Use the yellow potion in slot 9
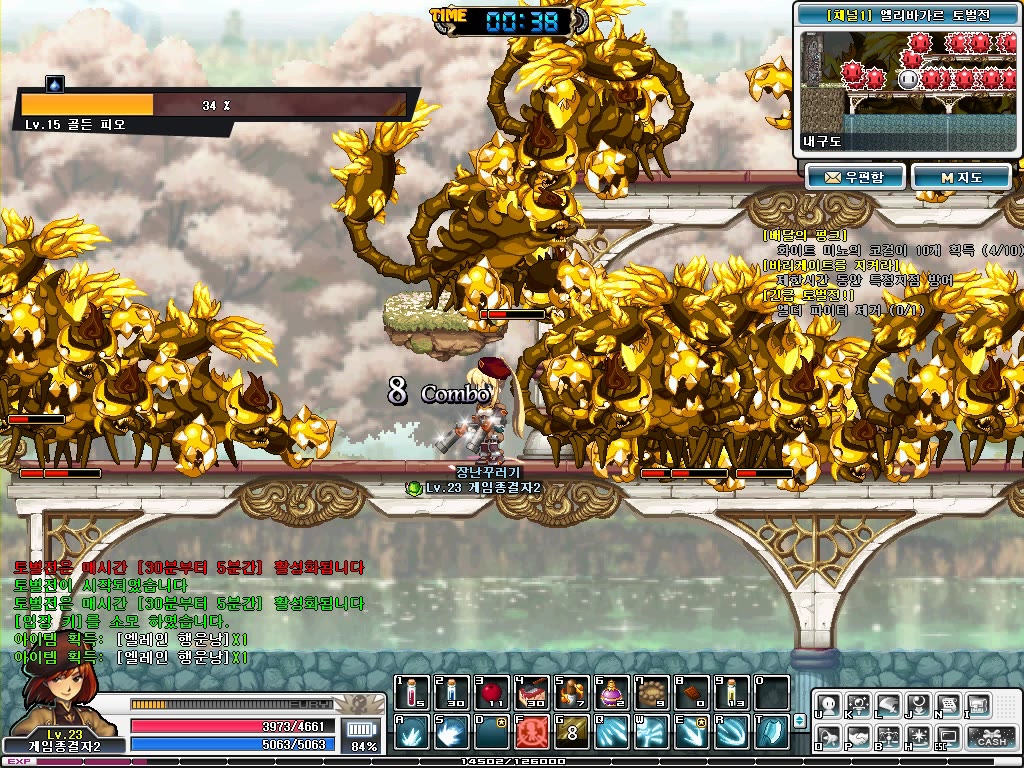Viewport: 1024px width, 768px height. tap(731, 692)
